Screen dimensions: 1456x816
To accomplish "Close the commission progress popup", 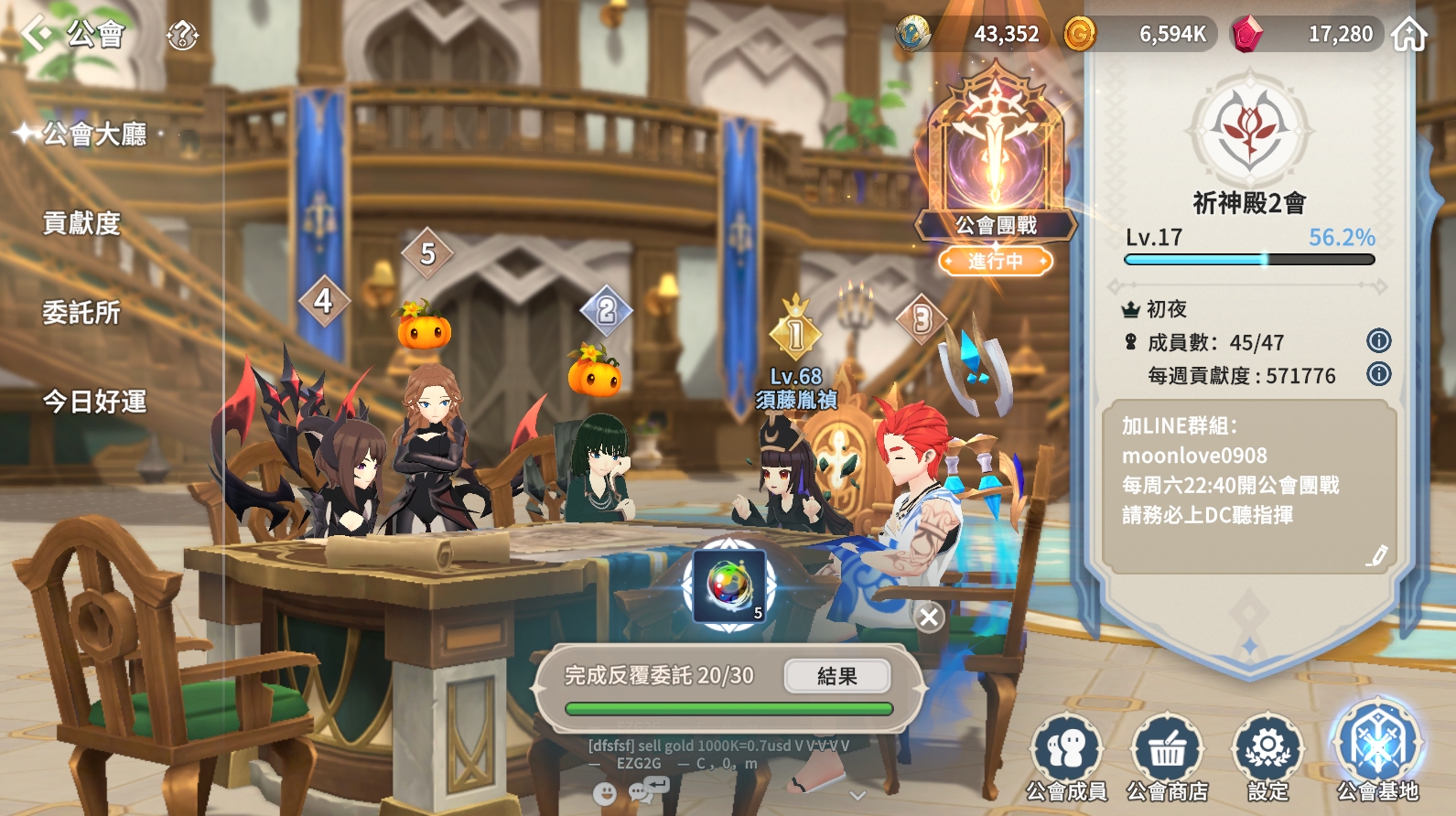I will (x=929, y=617).
